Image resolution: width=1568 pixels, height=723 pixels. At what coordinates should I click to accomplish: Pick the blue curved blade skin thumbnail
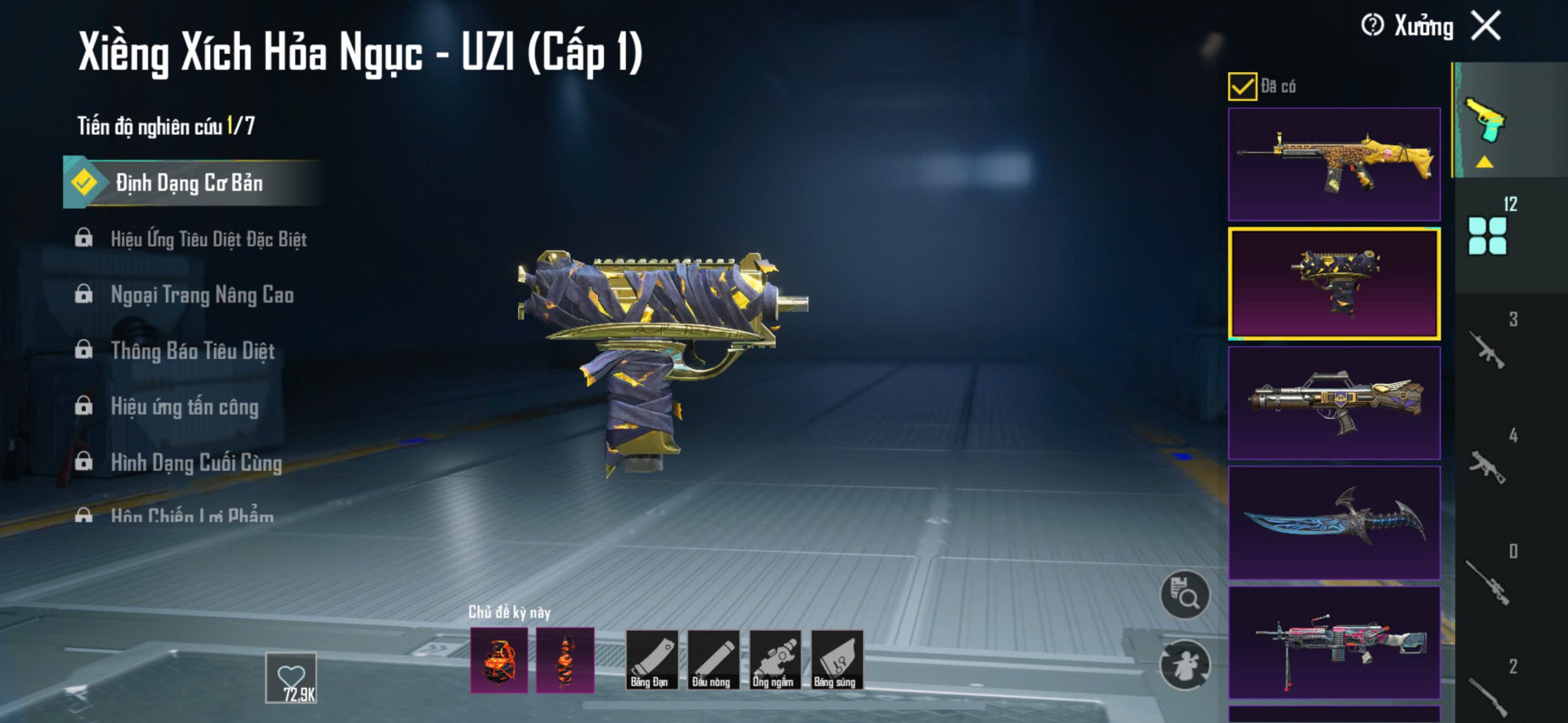click(x=1334, y=522)
